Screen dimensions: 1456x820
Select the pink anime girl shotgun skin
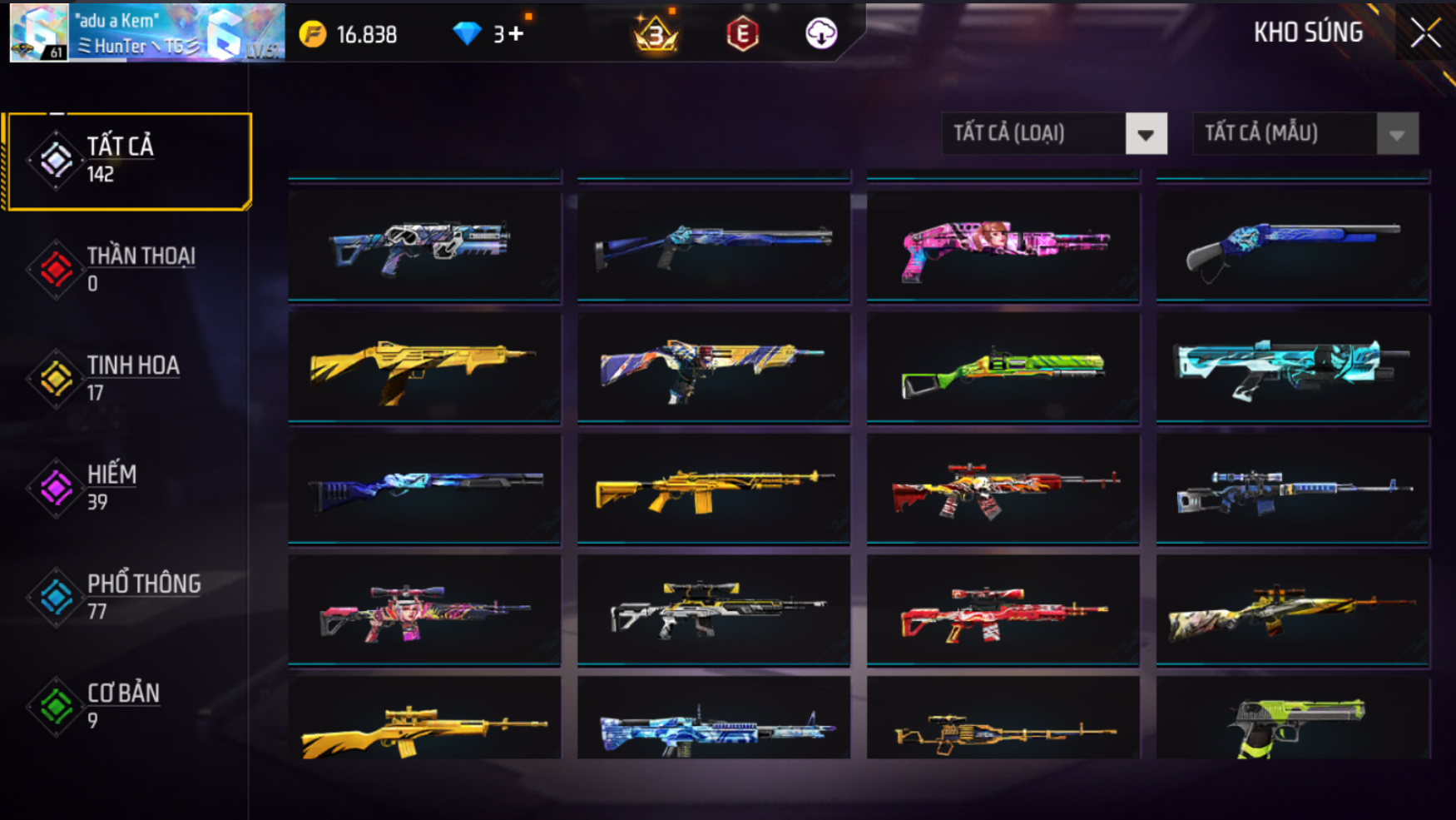[x=1003, y=246]
